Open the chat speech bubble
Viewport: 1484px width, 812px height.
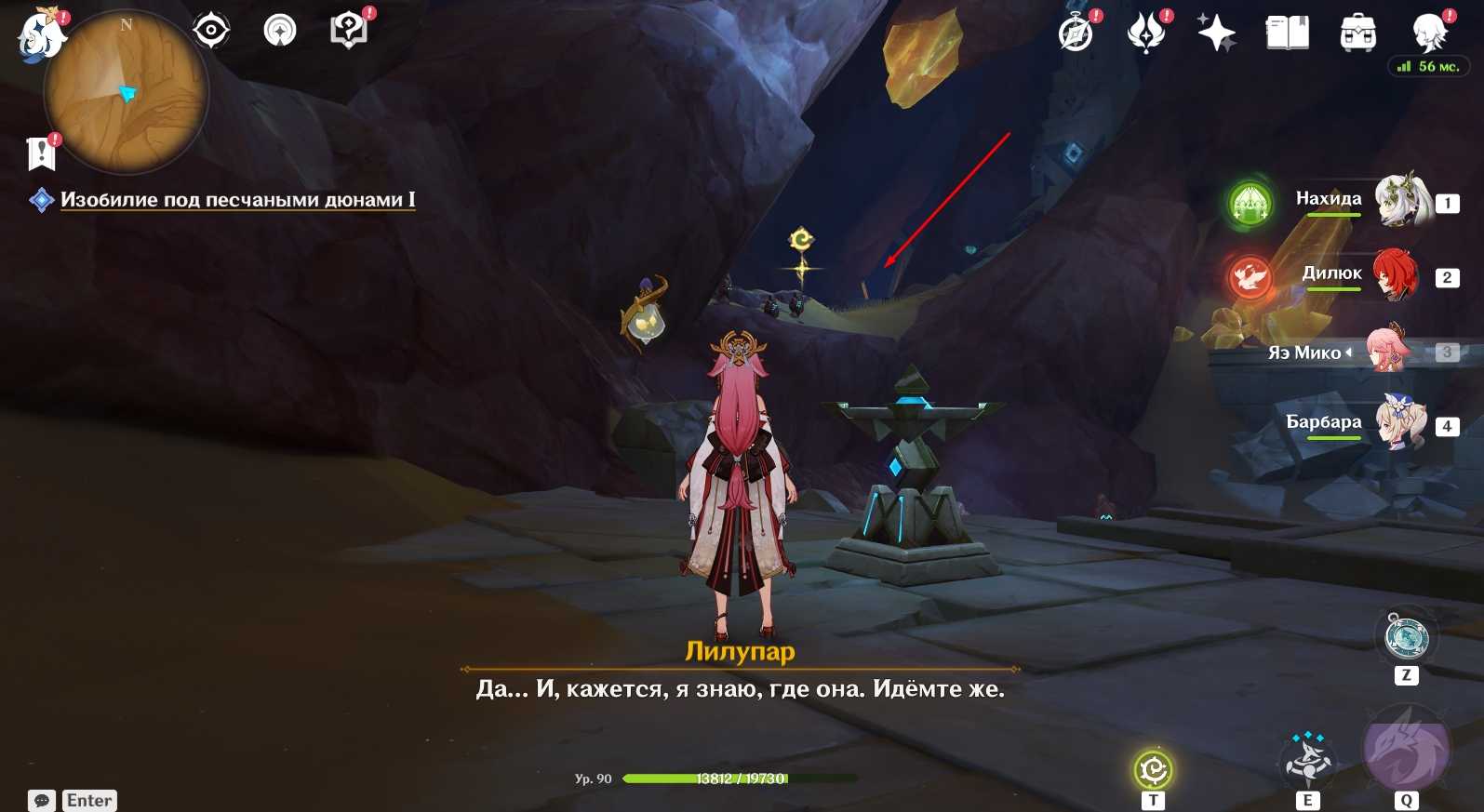point(42,800)
